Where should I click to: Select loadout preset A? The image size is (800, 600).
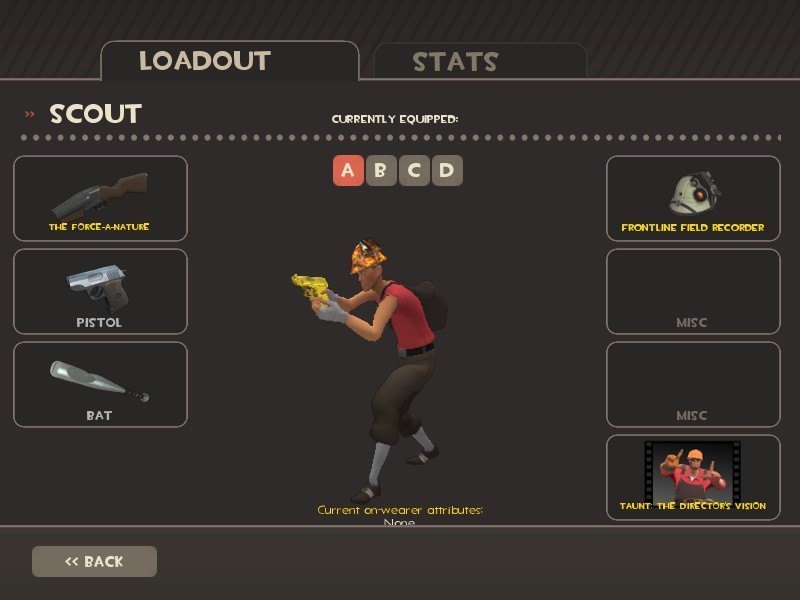click(x=347, y=170)
